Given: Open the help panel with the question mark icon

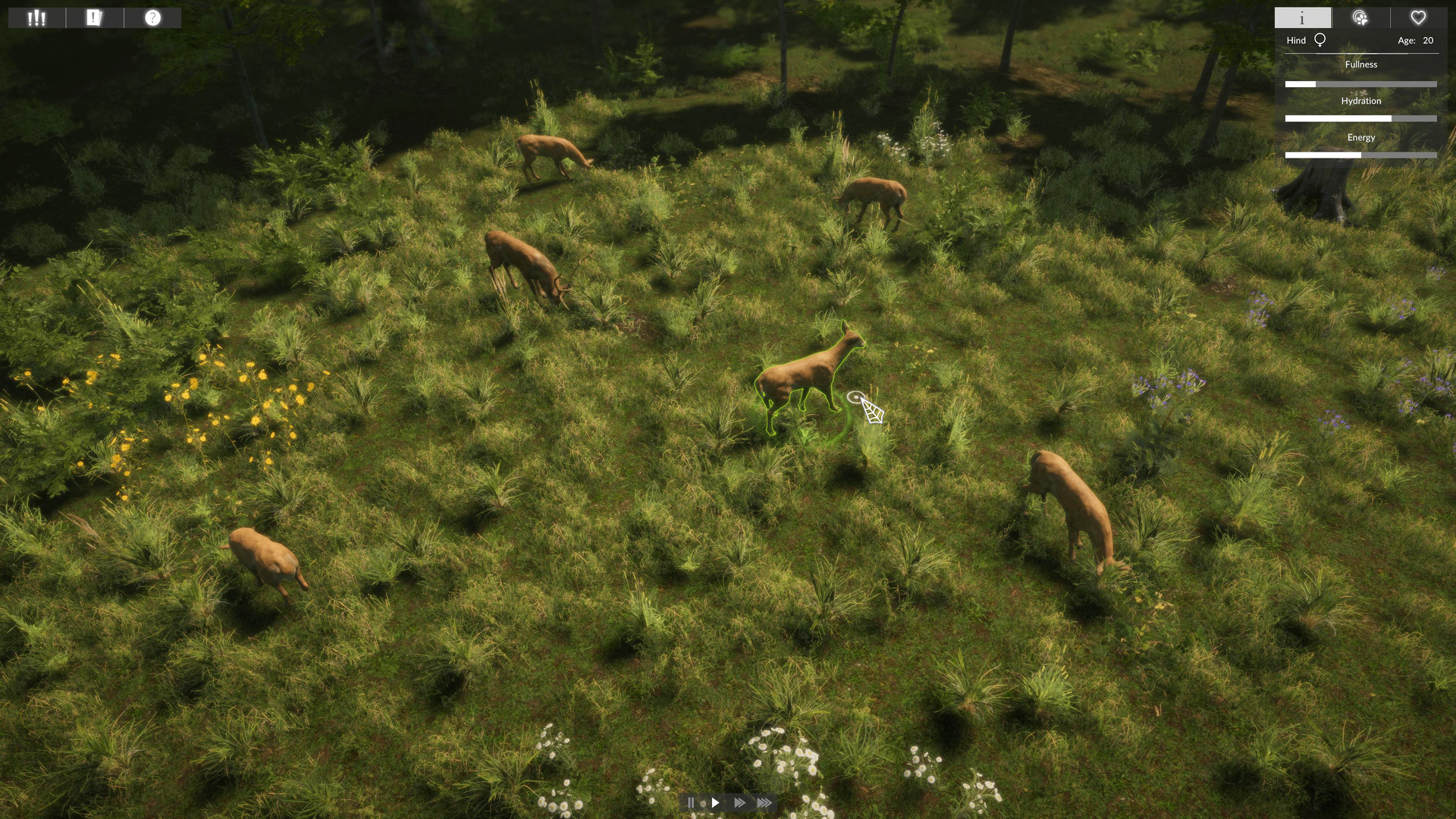Looking at the screenshot, I should coord(152,17).
